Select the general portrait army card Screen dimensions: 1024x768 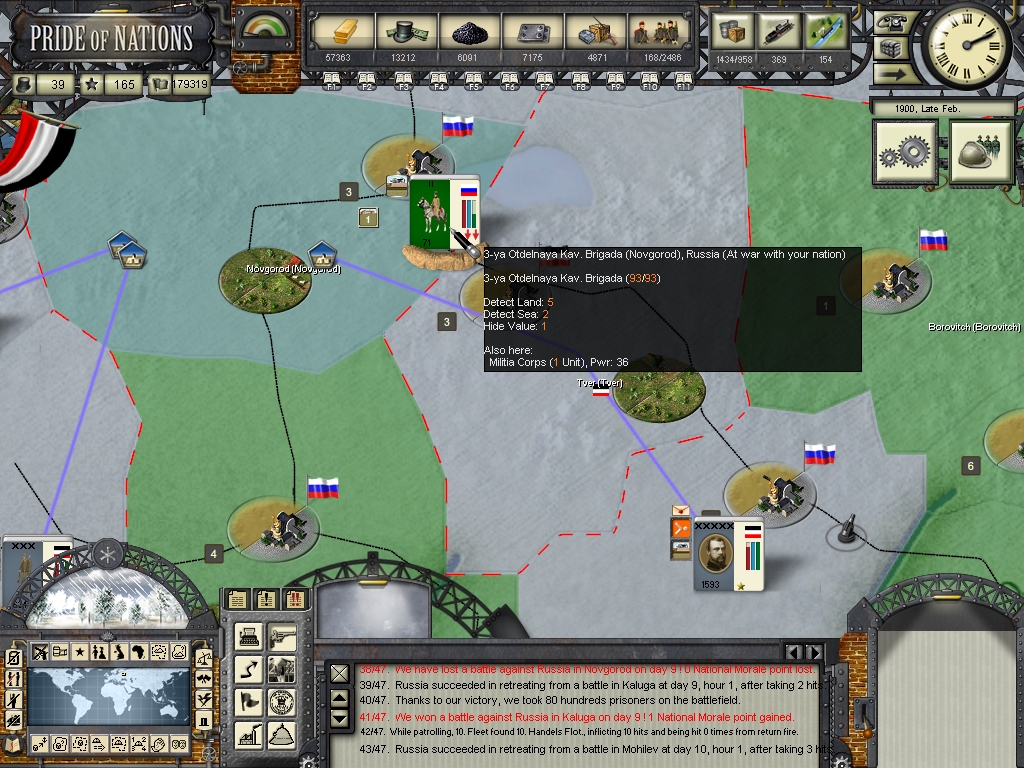[x=728, y=555]
